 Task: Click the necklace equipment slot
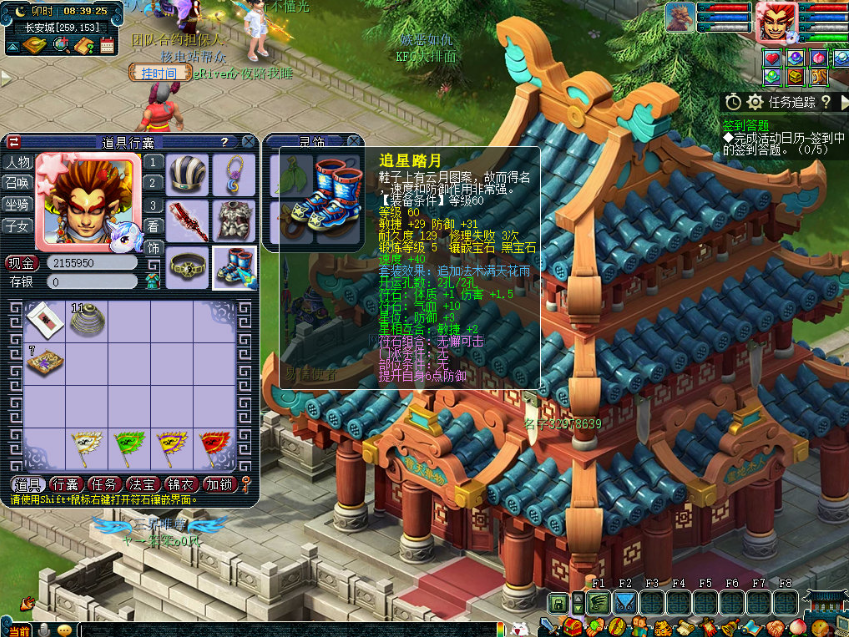pos(234,175)
